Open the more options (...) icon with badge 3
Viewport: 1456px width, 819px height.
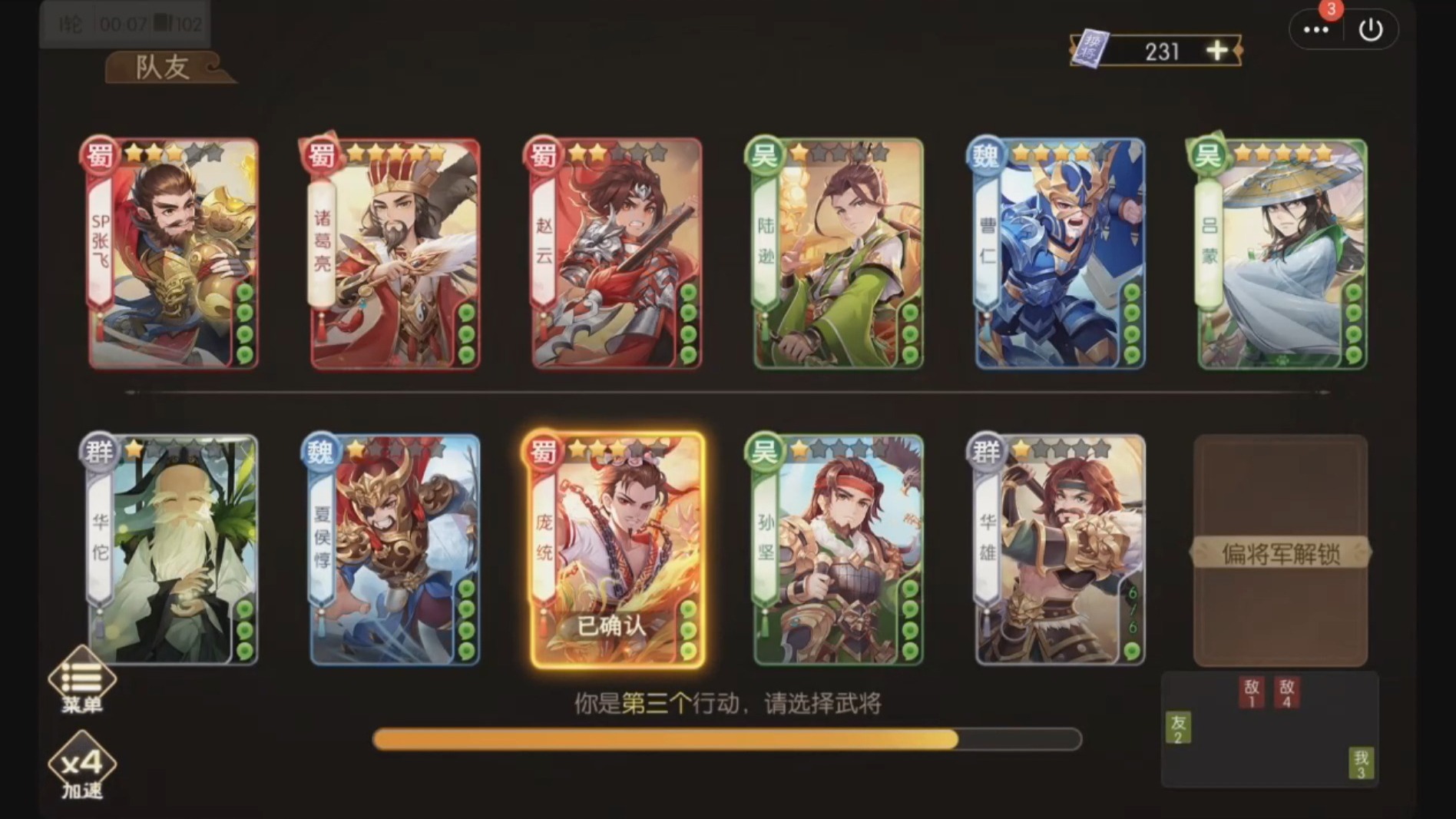click(1316, 29)
